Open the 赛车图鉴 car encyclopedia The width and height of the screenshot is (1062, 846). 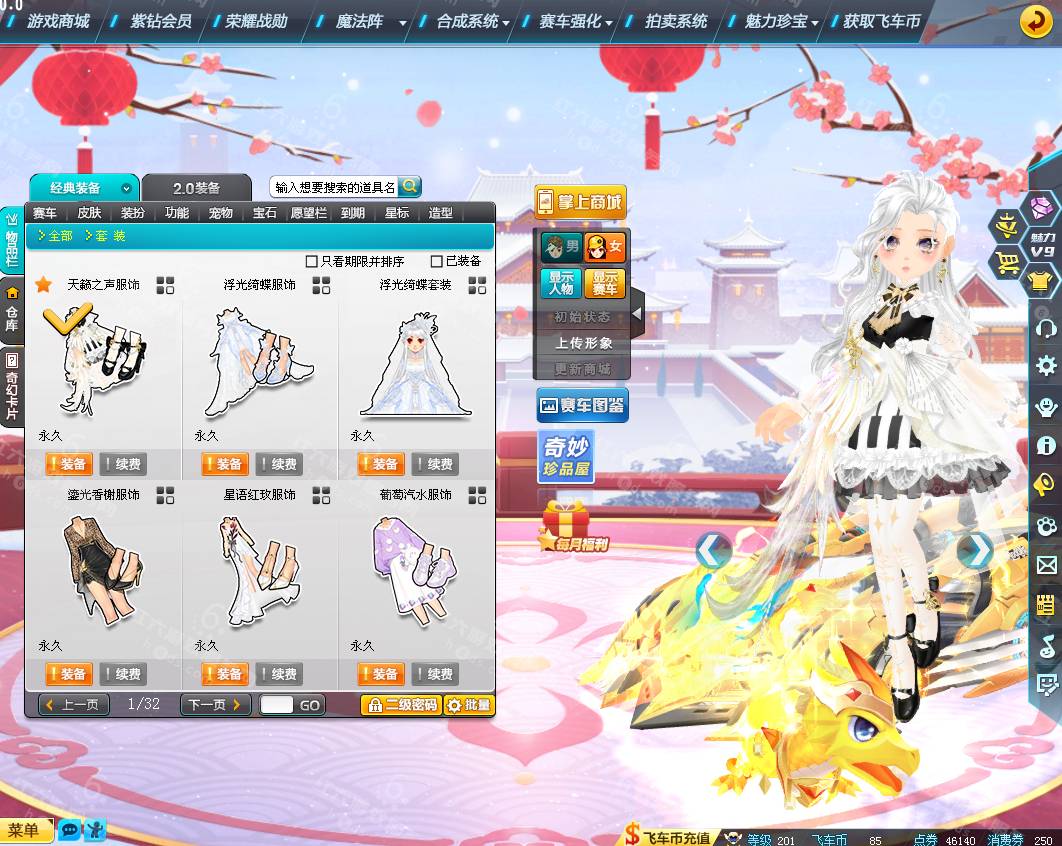click(x=582, y=406)
